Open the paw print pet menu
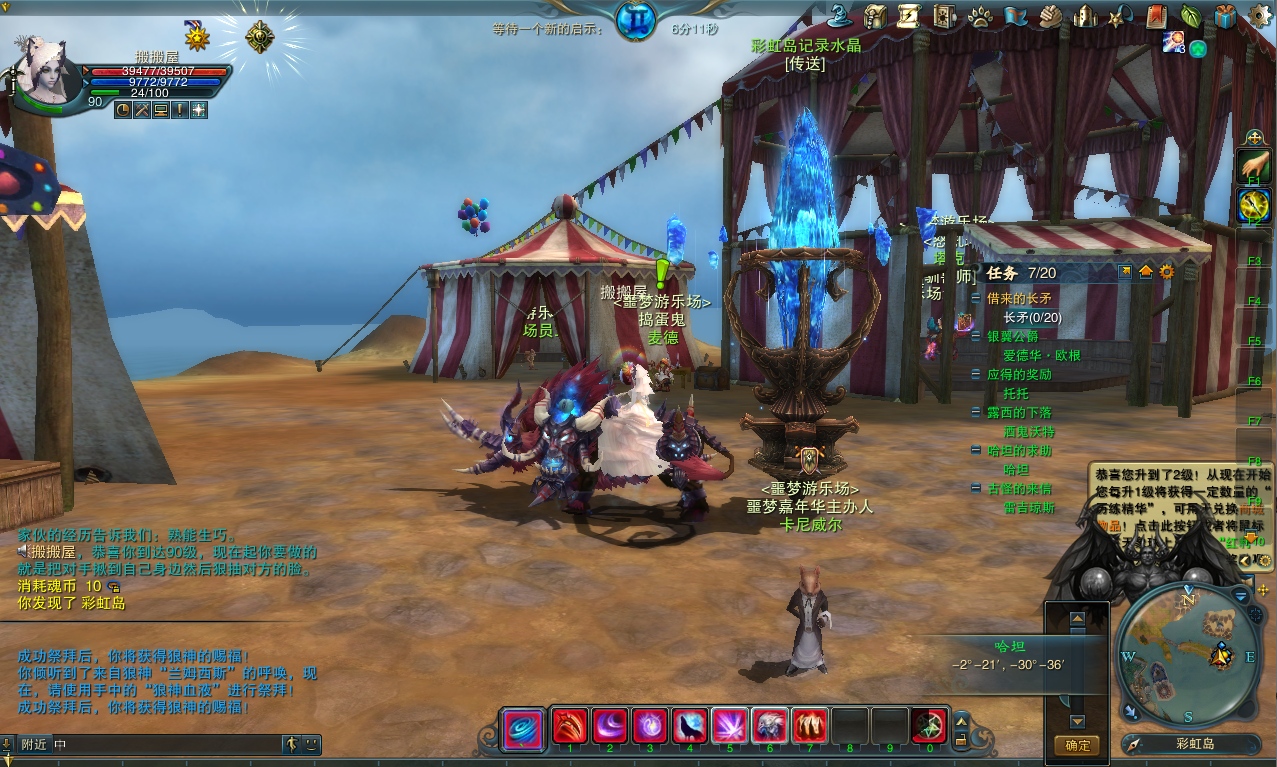This screenshot has width=1277, height=767. [x=979, y=16]
